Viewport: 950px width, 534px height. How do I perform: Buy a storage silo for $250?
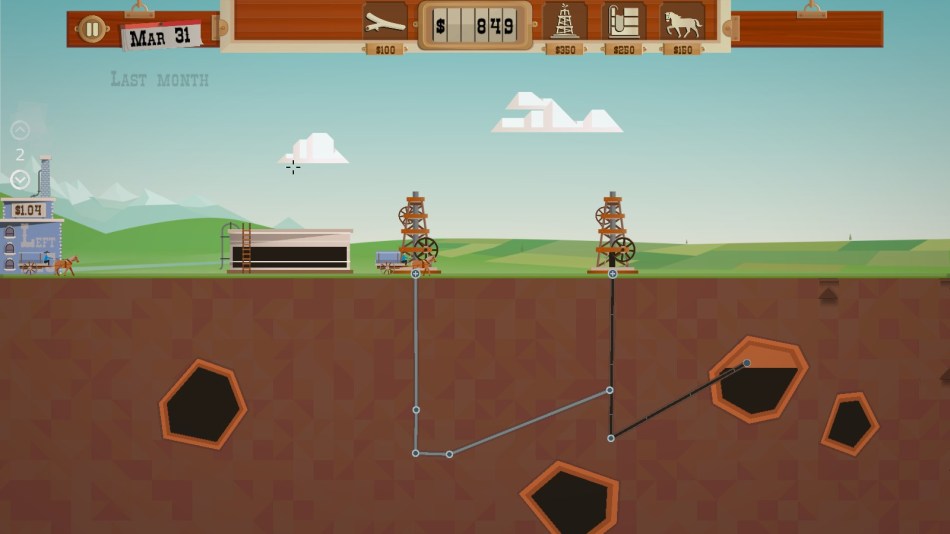tap(624, 23)
